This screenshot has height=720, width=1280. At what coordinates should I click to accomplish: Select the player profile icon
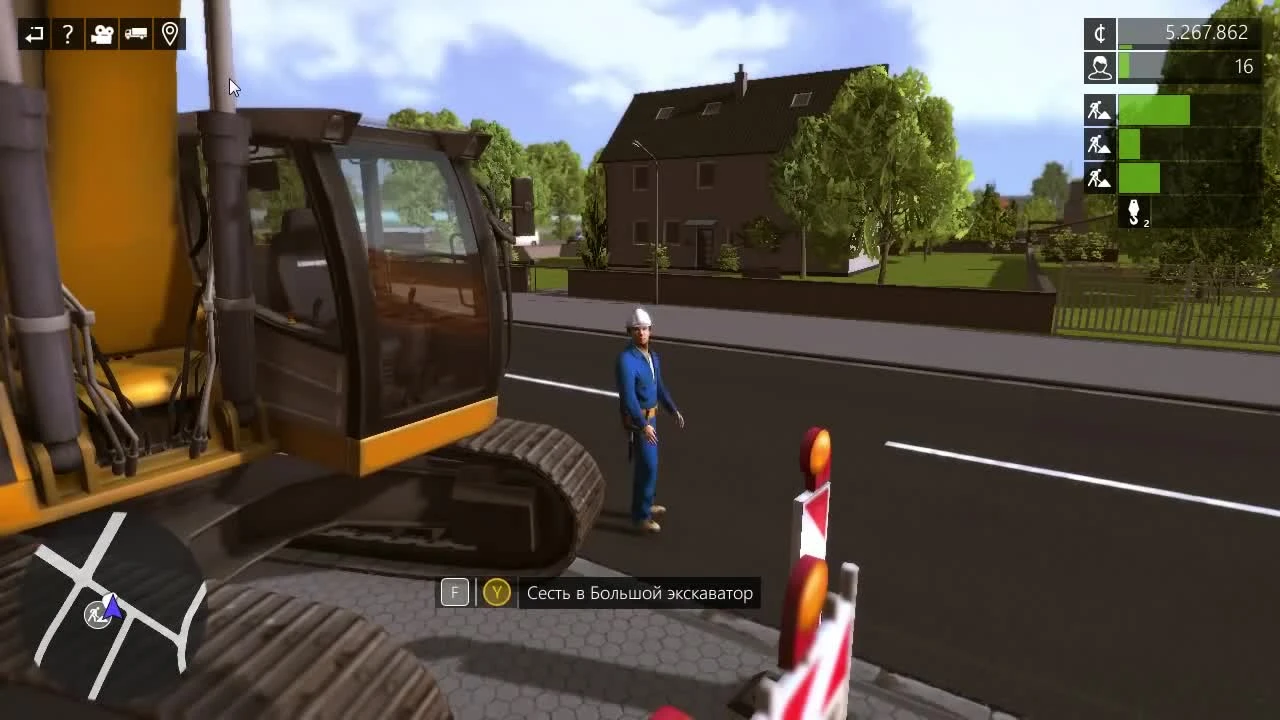1099,67
